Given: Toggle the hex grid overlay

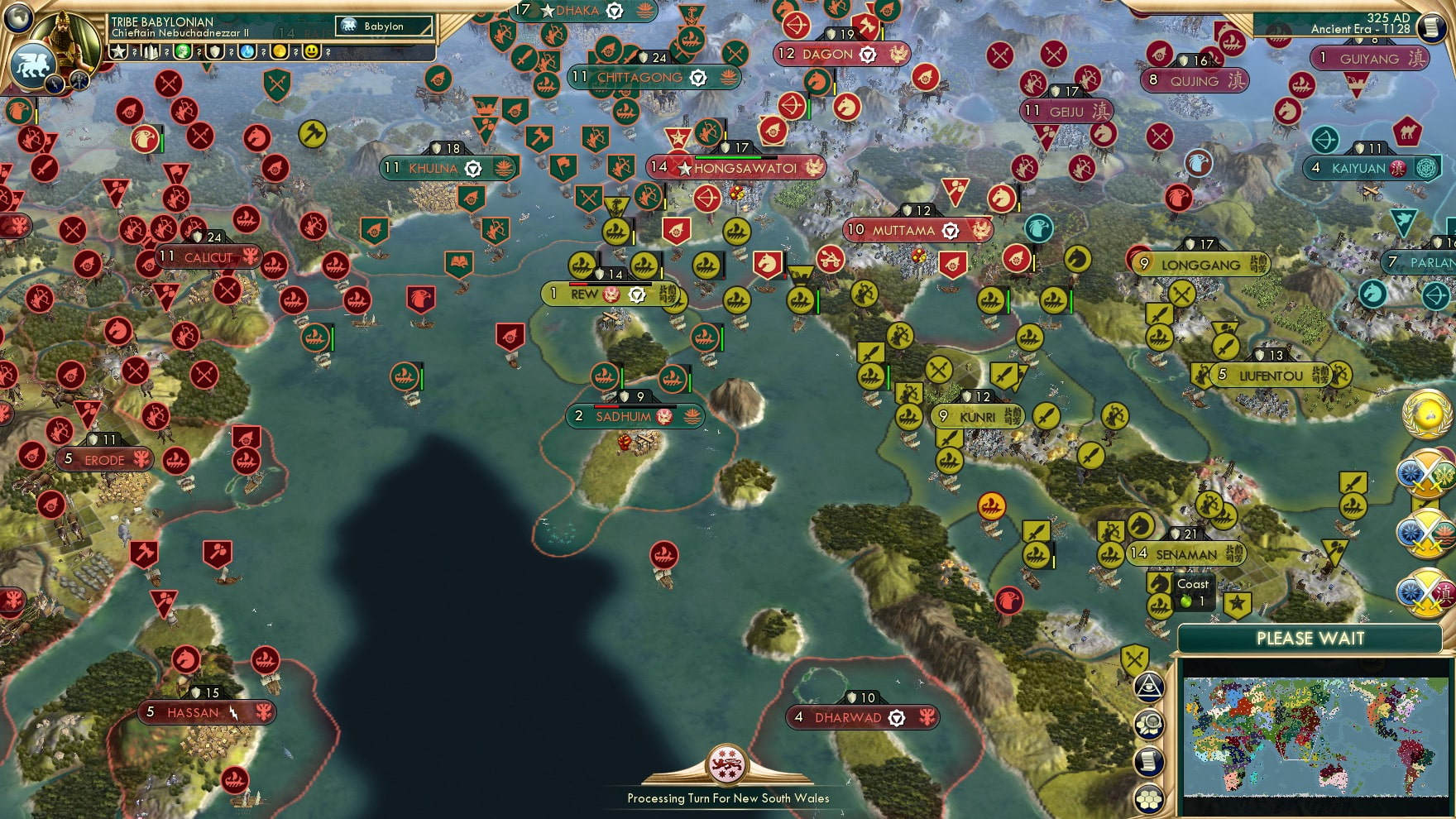Looking at the screenshot, I should click(x=1150, y=799).
